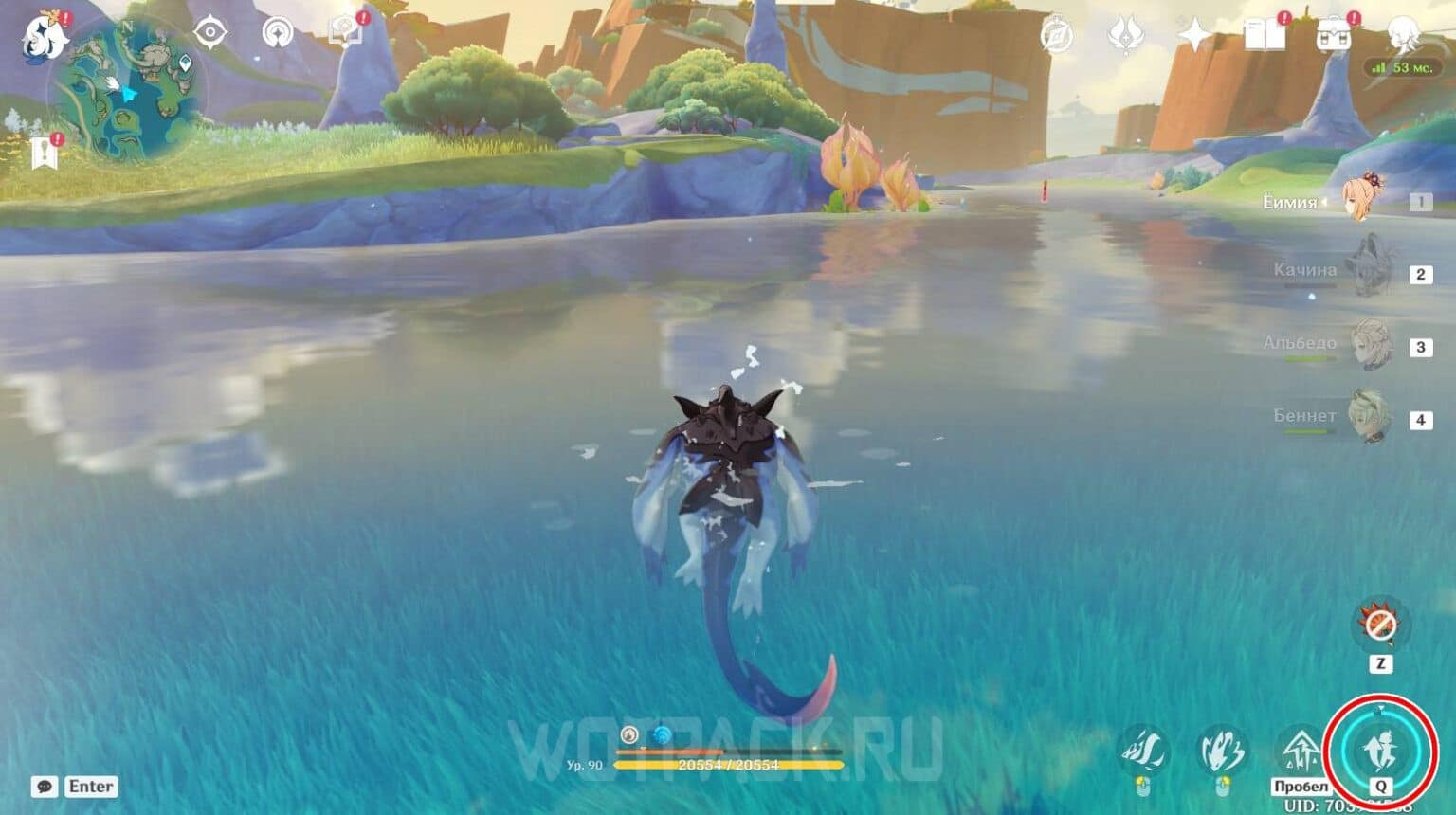Open the Battle Pass wings icon
This screenshot has height=815, width=1456.
point(1126,33)
